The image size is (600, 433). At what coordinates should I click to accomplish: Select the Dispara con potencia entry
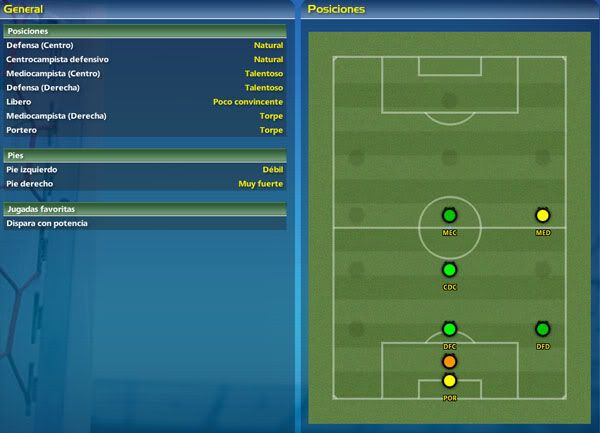(x=144, y=223)
